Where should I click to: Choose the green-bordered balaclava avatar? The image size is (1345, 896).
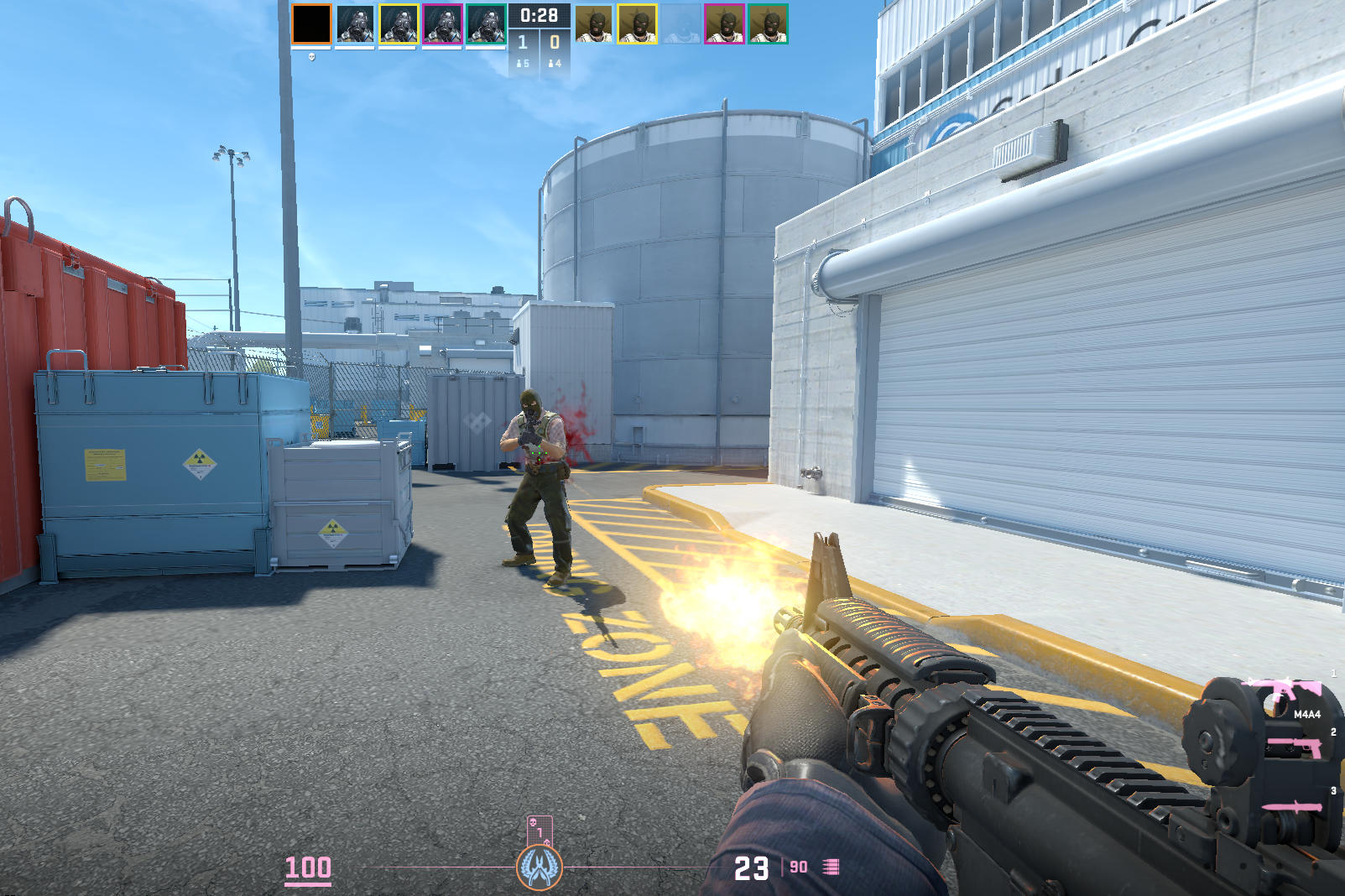(768, 23)
